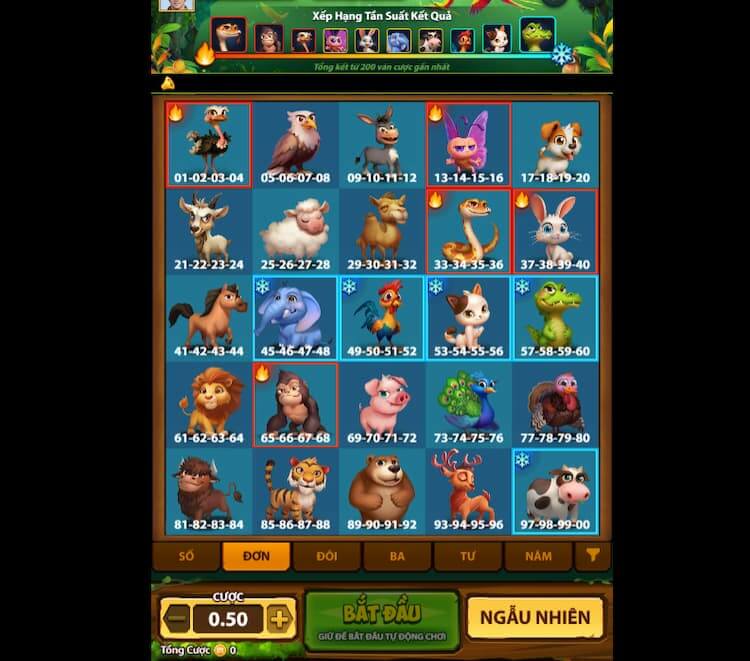750x661 pixels.
Task: Open the filter funnel button
Action: pyautogui.click(x=592, y=556)
